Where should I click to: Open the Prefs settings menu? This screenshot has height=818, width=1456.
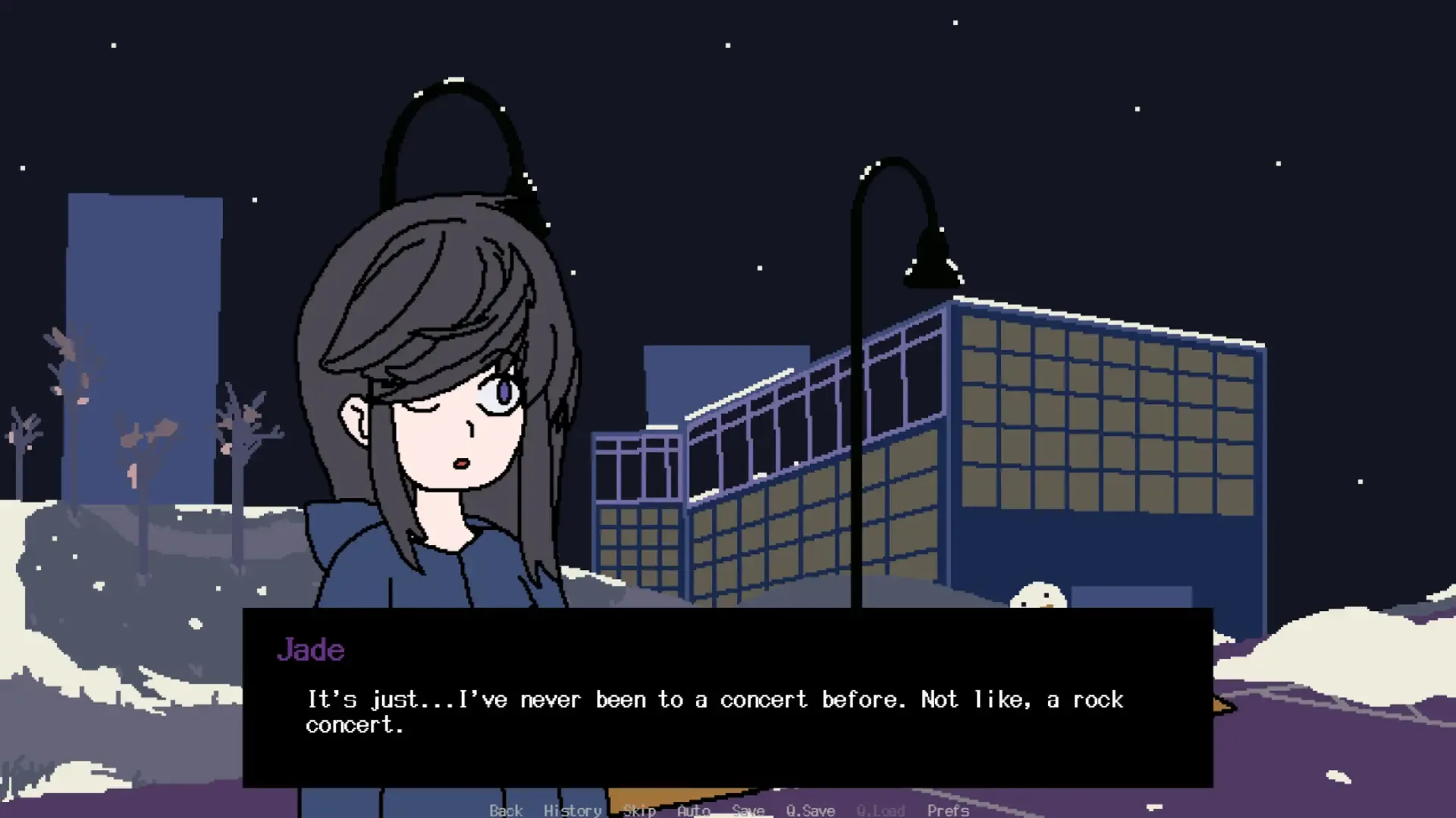coord(948,810)
